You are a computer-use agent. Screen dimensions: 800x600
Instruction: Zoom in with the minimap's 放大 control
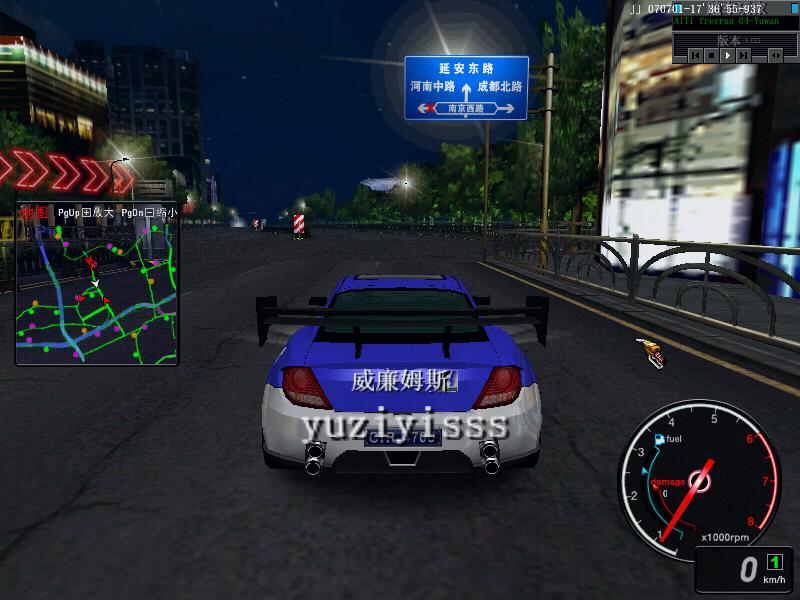point(85,213)
